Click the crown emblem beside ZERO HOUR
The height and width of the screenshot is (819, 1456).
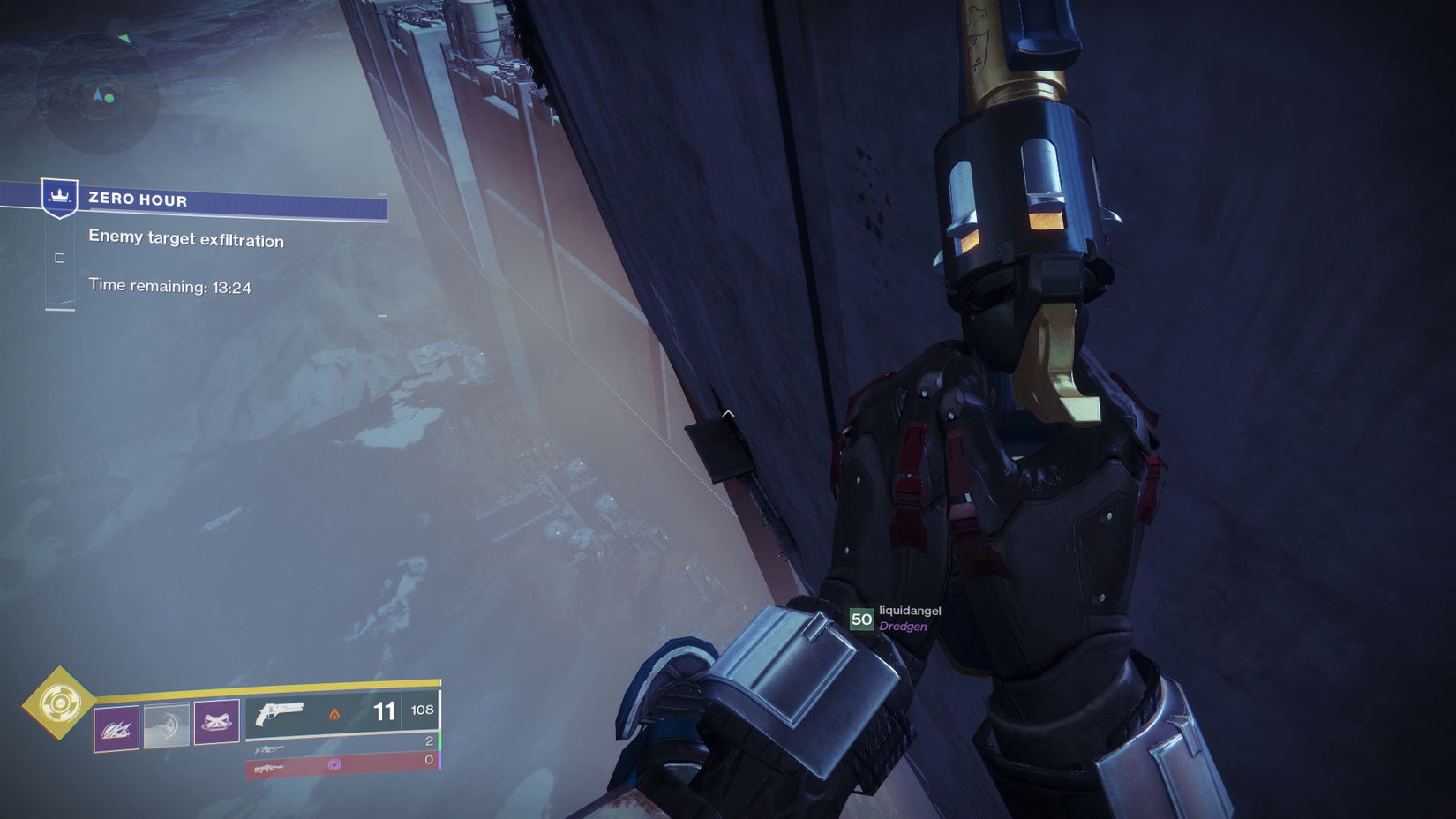point(58,197)
